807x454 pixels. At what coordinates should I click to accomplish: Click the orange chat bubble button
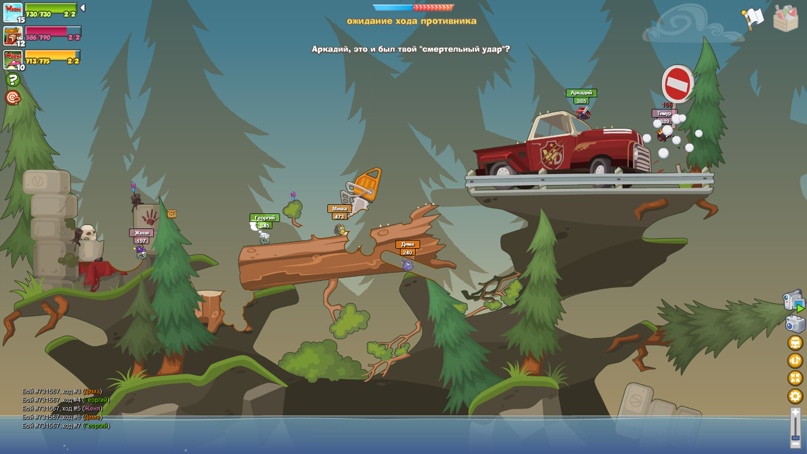[x=796, y=342]
